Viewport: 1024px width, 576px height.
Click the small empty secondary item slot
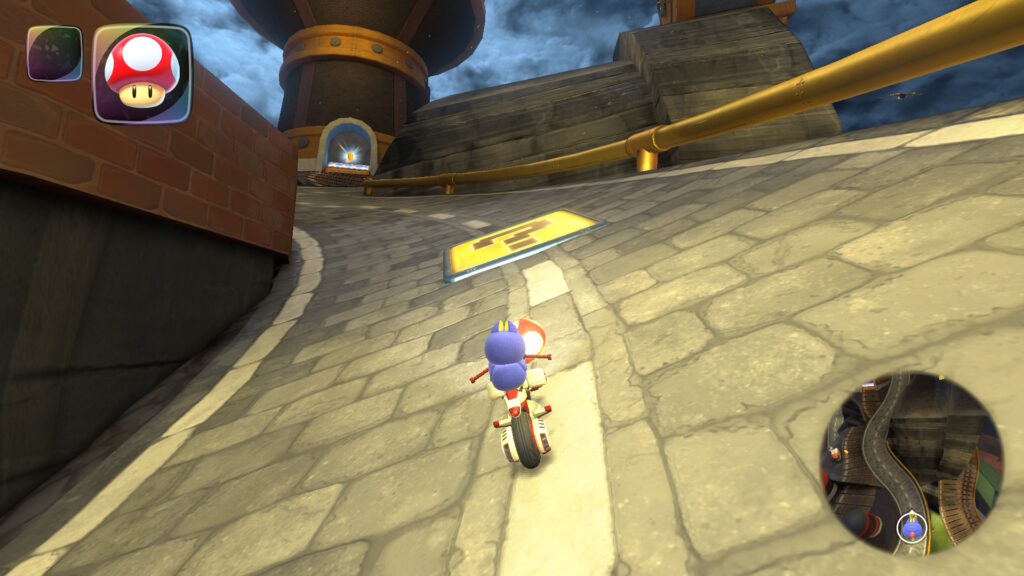(54, 53)
